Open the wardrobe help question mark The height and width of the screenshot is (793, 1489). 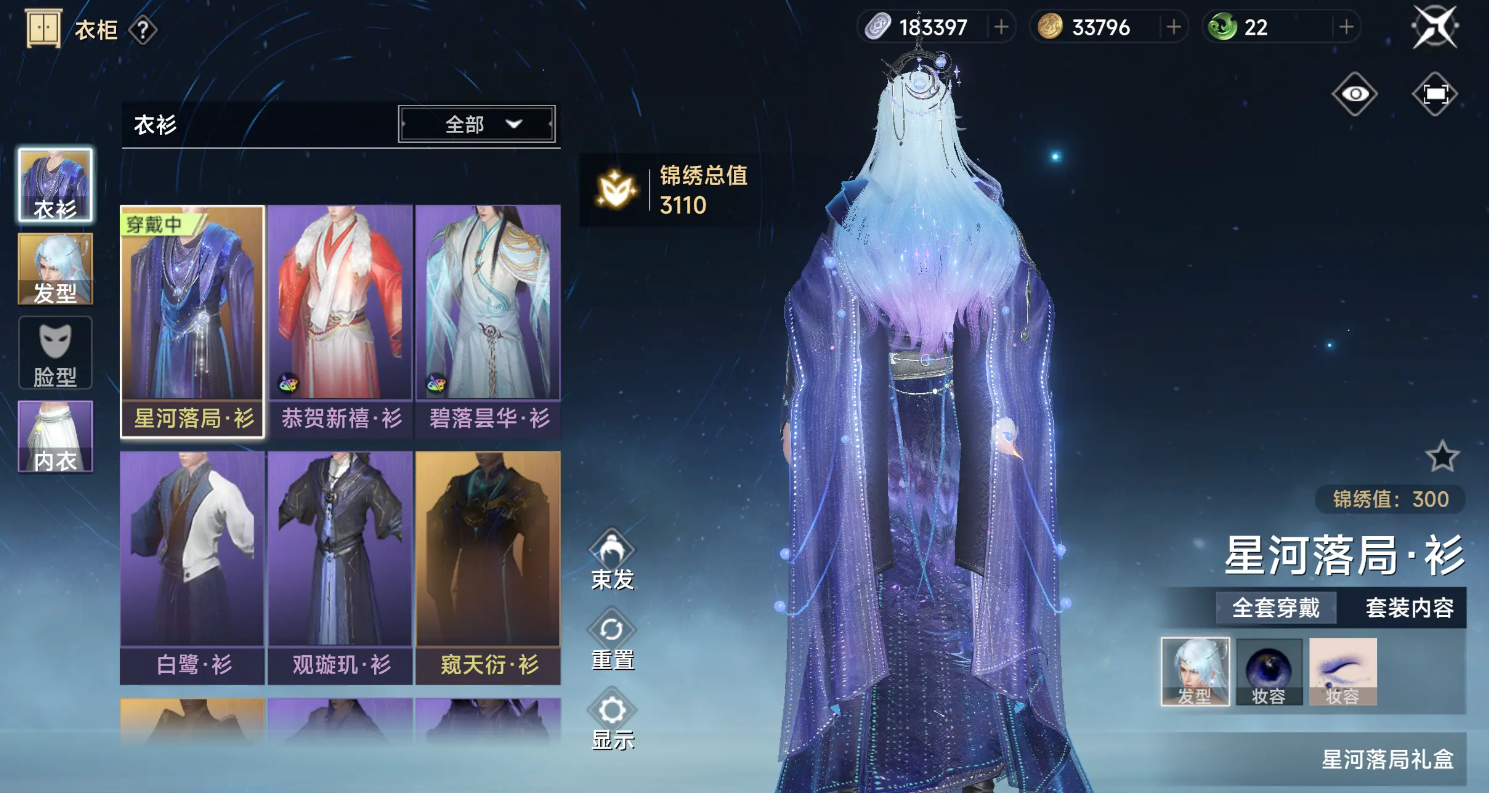143,30
